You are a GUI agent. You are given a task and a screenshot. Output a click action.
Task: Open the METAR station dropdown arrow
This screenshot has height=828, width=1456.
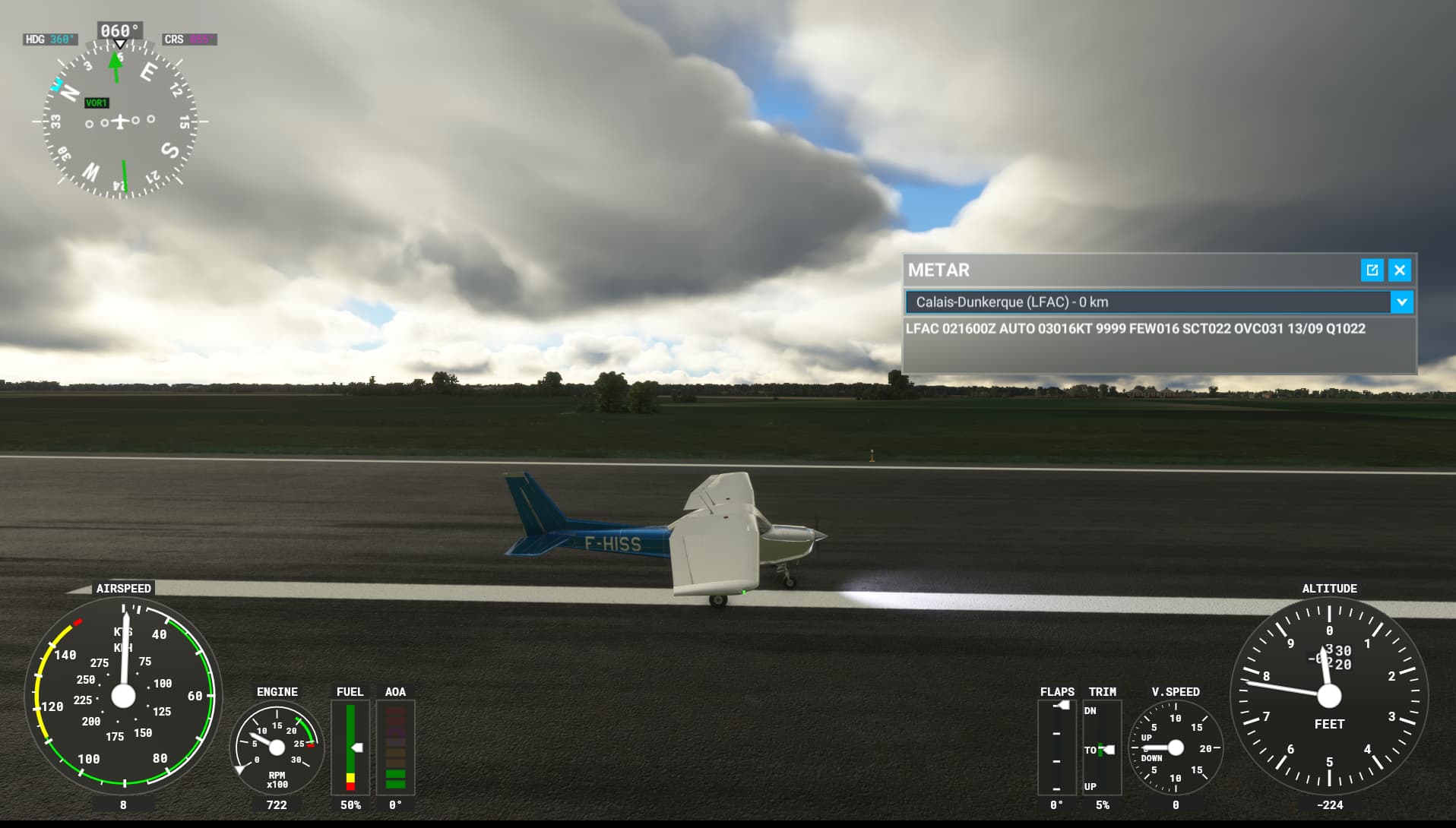[1402, 302]
